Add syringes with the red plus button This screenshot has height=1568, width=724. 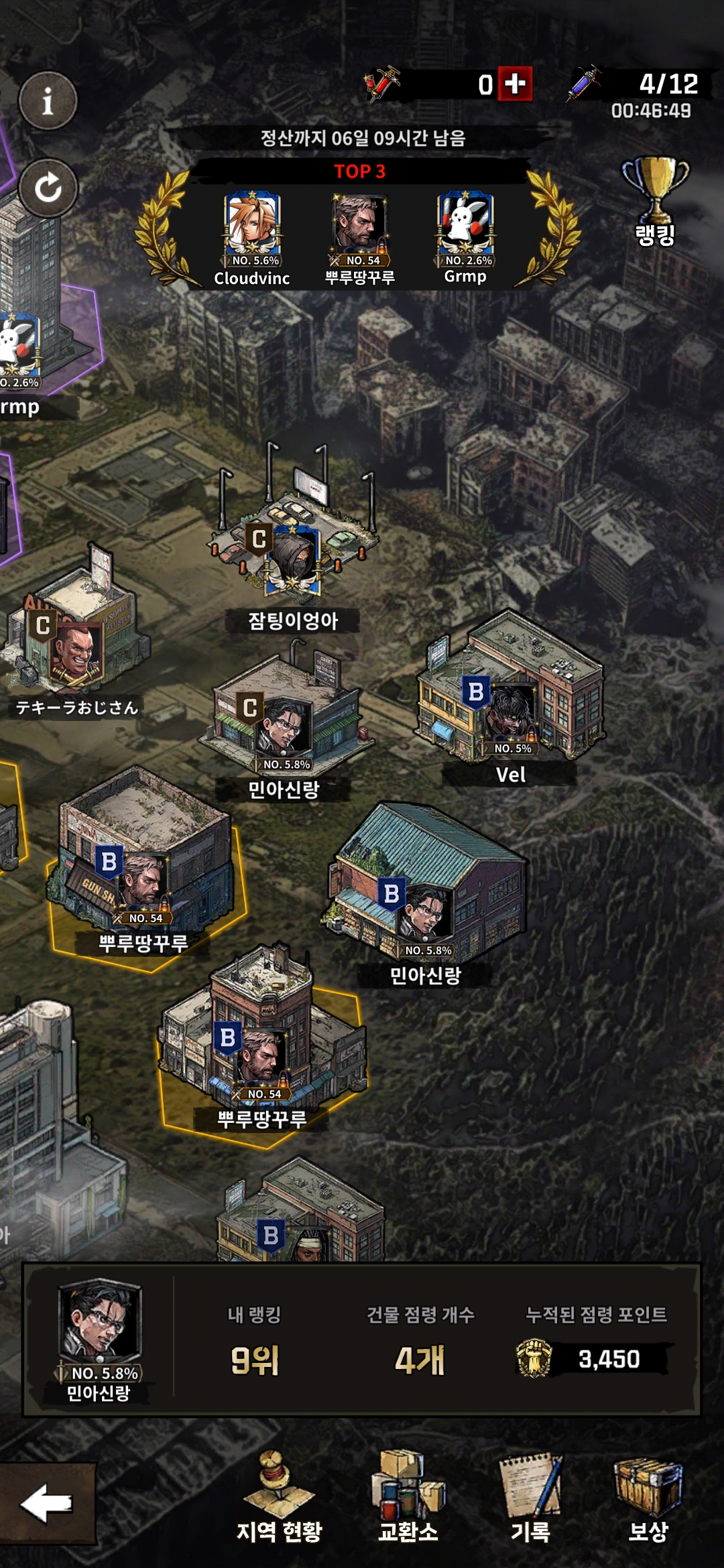[515, 84]
